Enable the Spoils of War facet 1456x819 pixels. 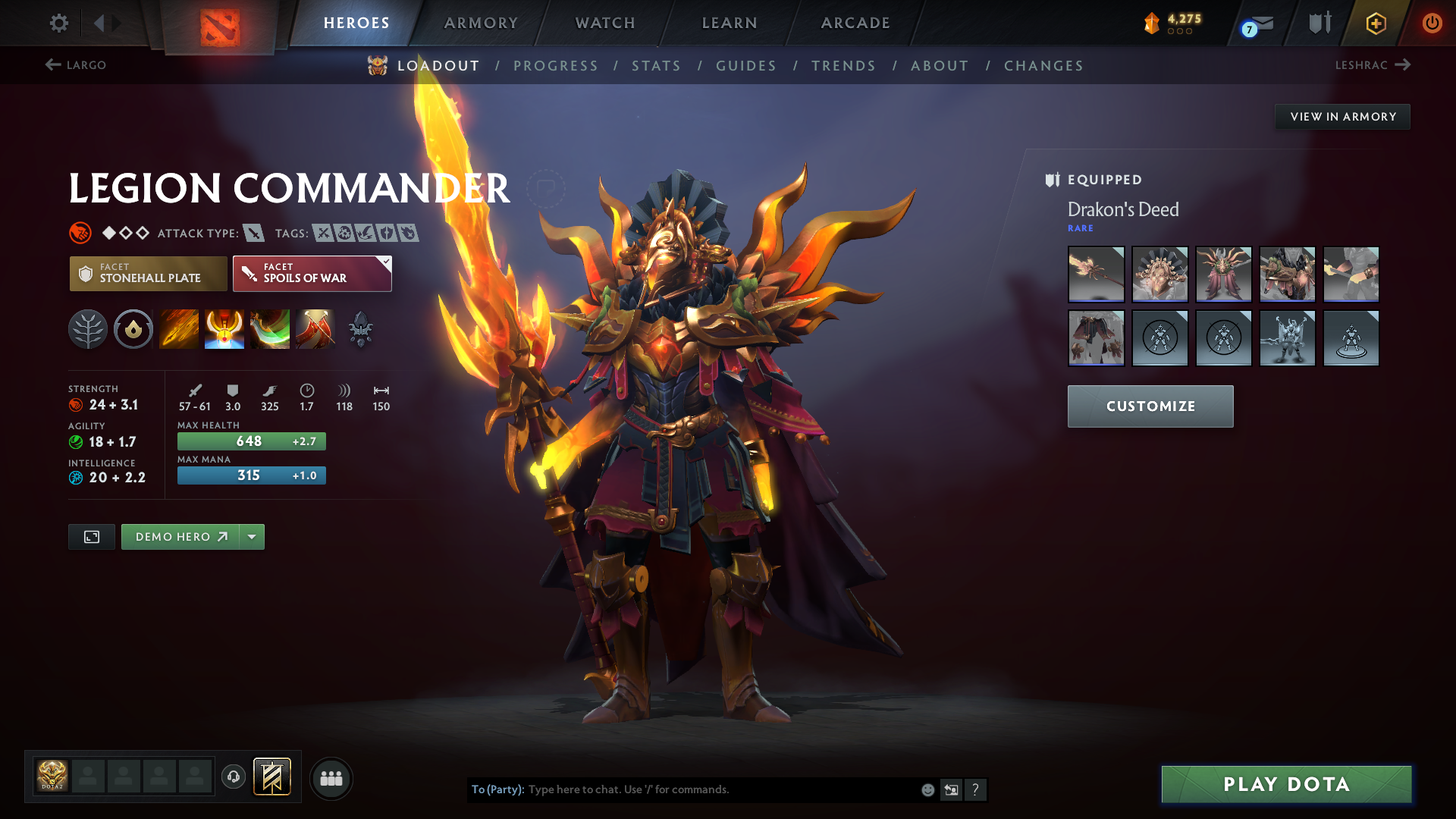(x=312, y=274)
